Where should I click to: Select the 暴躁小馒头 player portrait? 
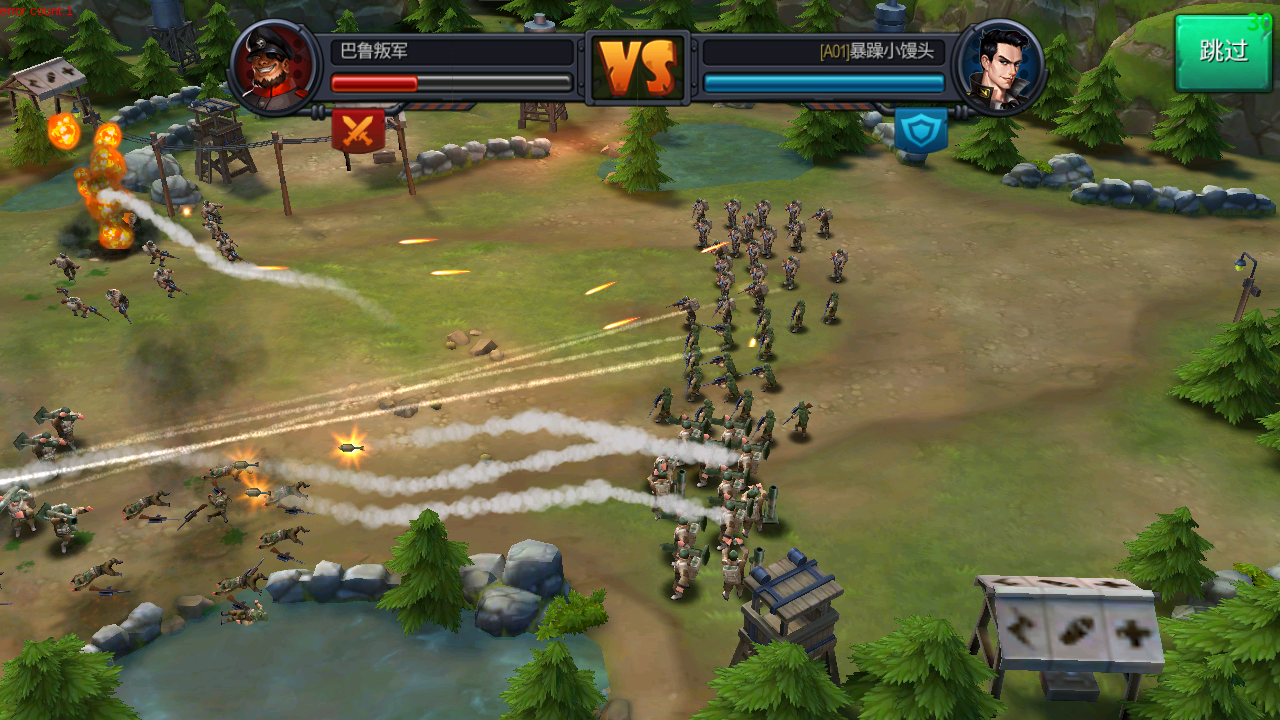tap(999, 67)
